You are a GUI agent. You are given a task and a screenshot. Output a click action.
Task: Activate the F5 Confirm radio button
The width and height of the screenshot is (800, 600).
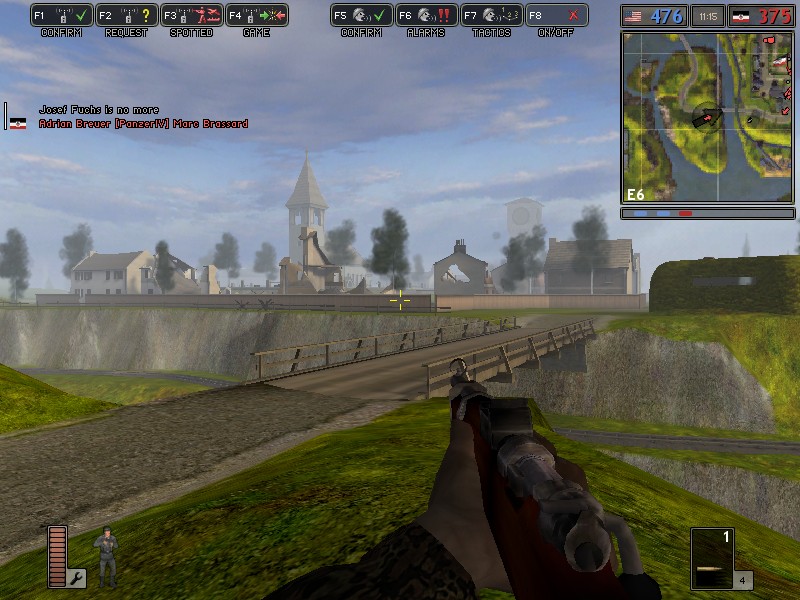(x=361, y=16)
